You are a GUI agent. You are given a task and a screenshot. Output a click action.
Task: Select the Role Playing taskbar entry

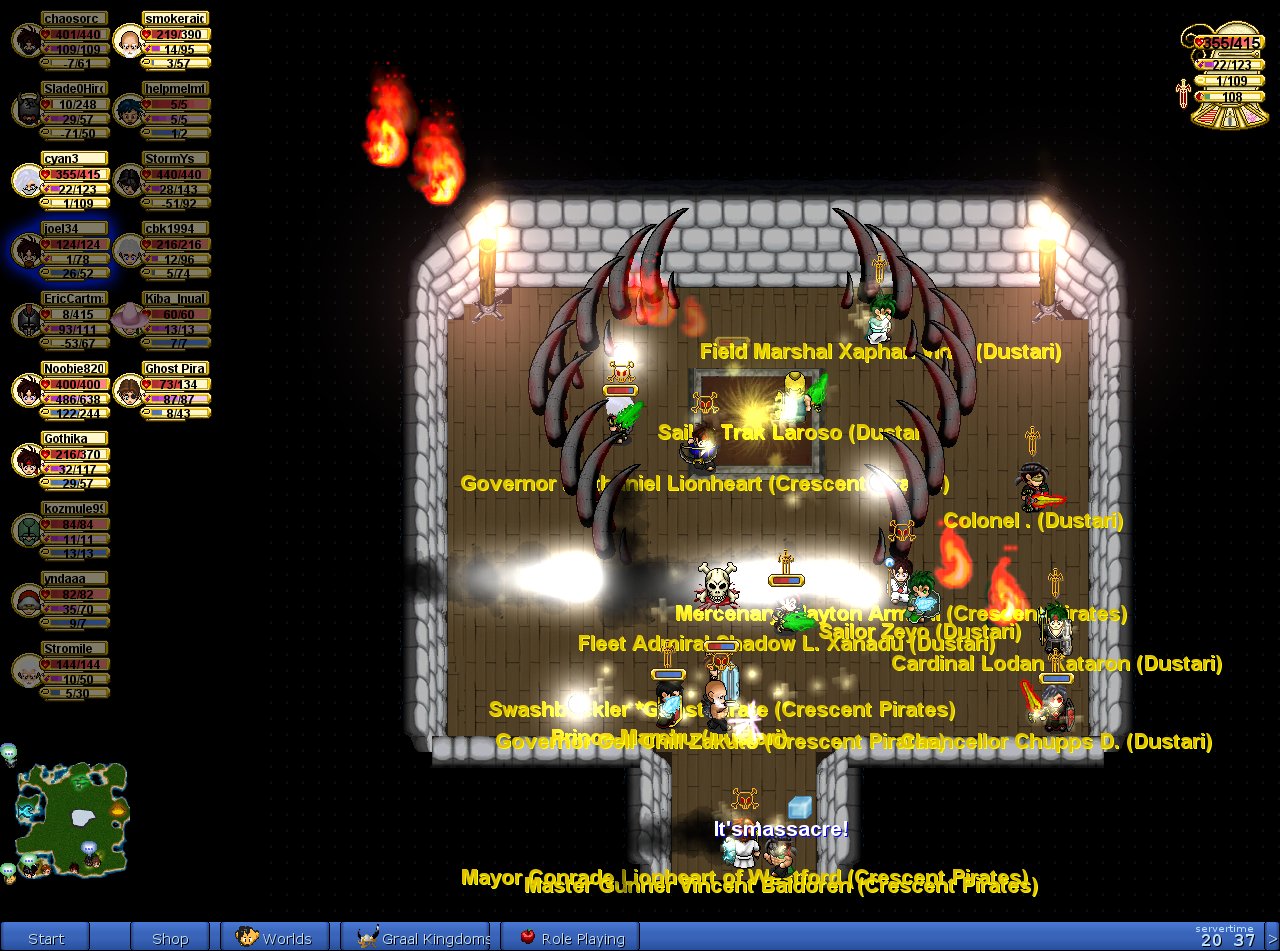point(571,938)
